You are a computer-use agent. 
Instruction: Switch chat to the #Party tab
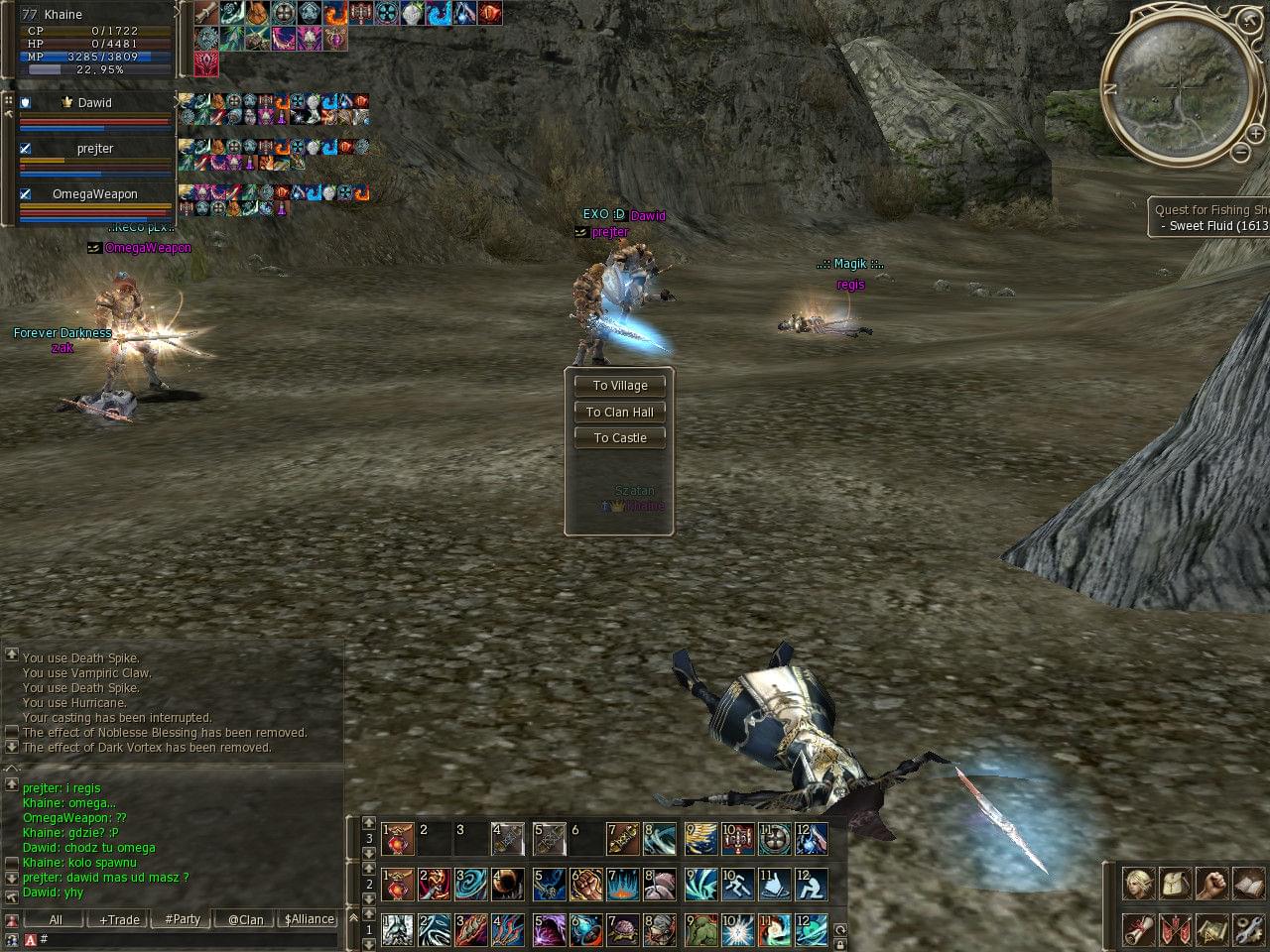pyautogui.click(x=183, y=920)
